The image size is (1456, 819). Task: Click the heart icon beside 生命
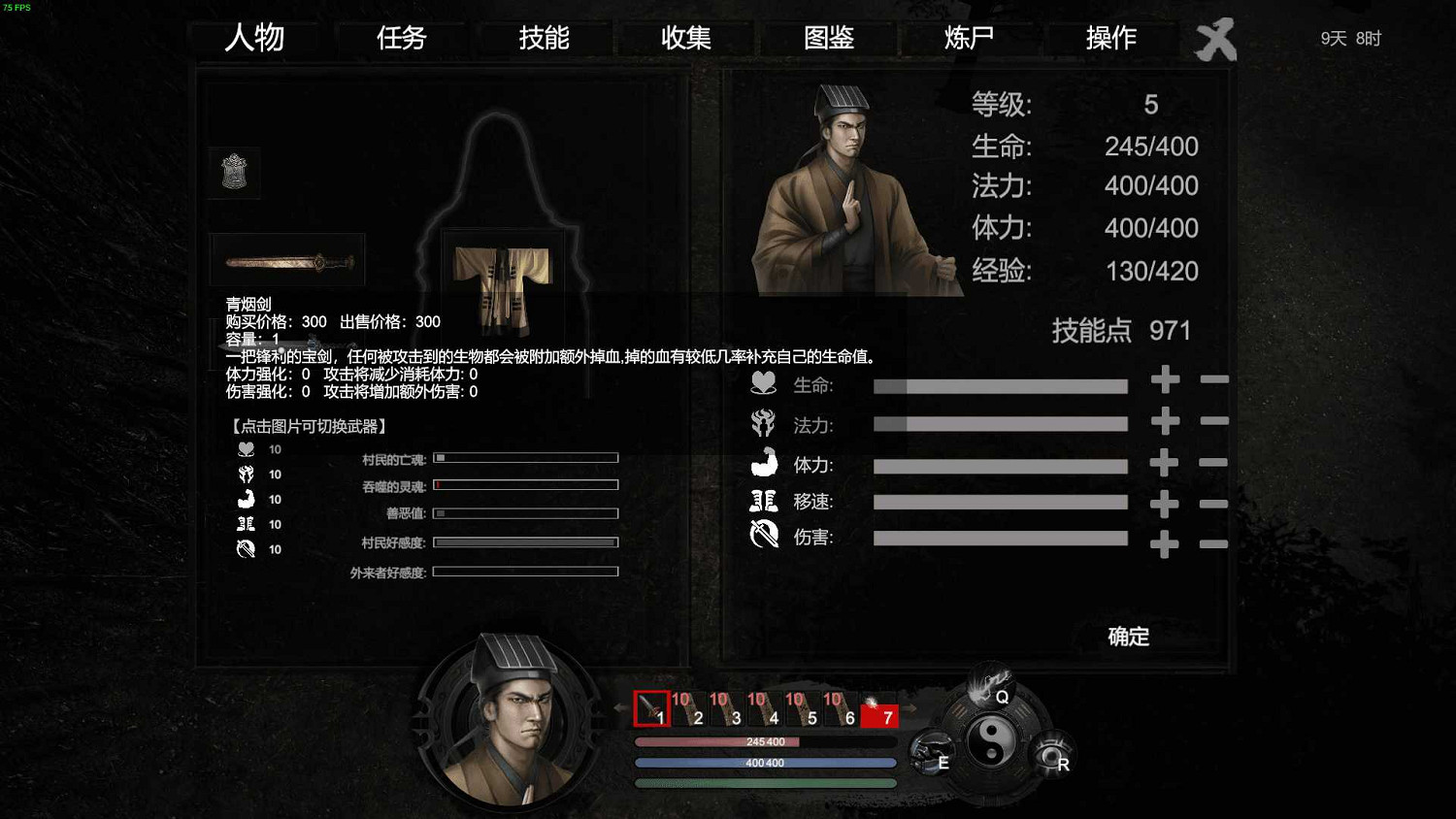(763, 383)
